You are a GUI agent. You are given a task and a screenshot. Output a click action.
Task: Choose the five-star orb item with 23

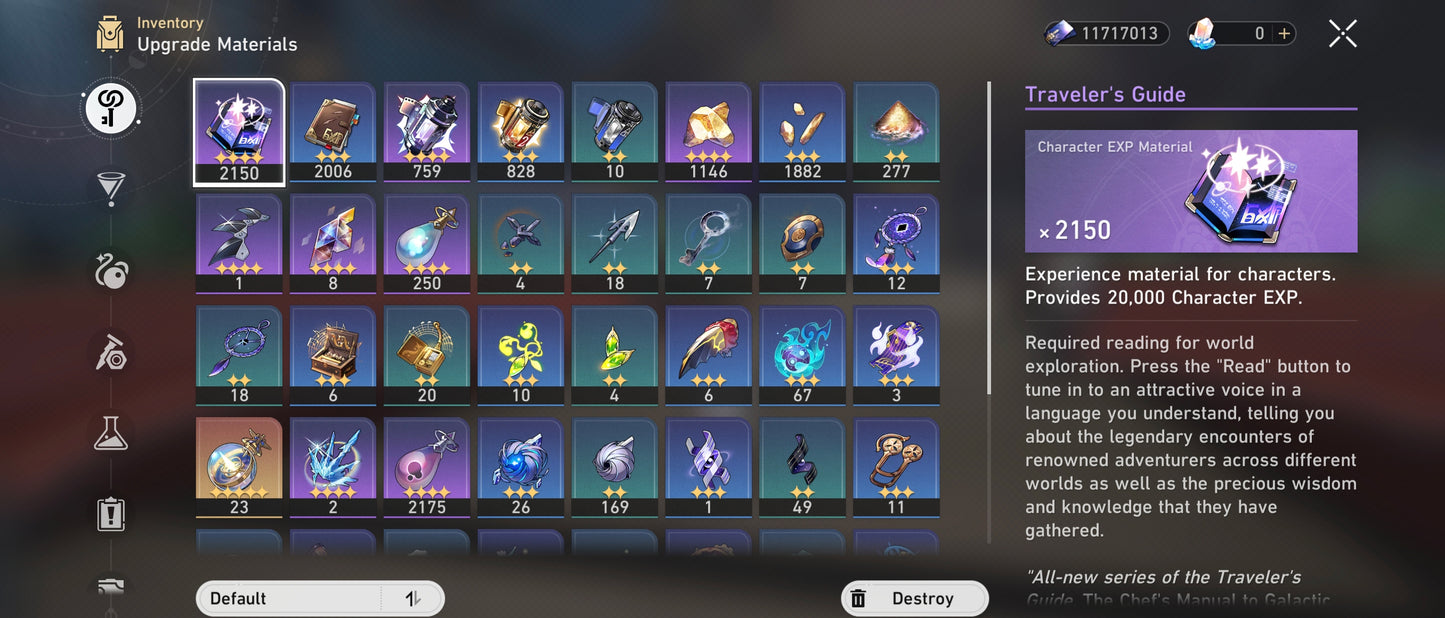point(239,468)
